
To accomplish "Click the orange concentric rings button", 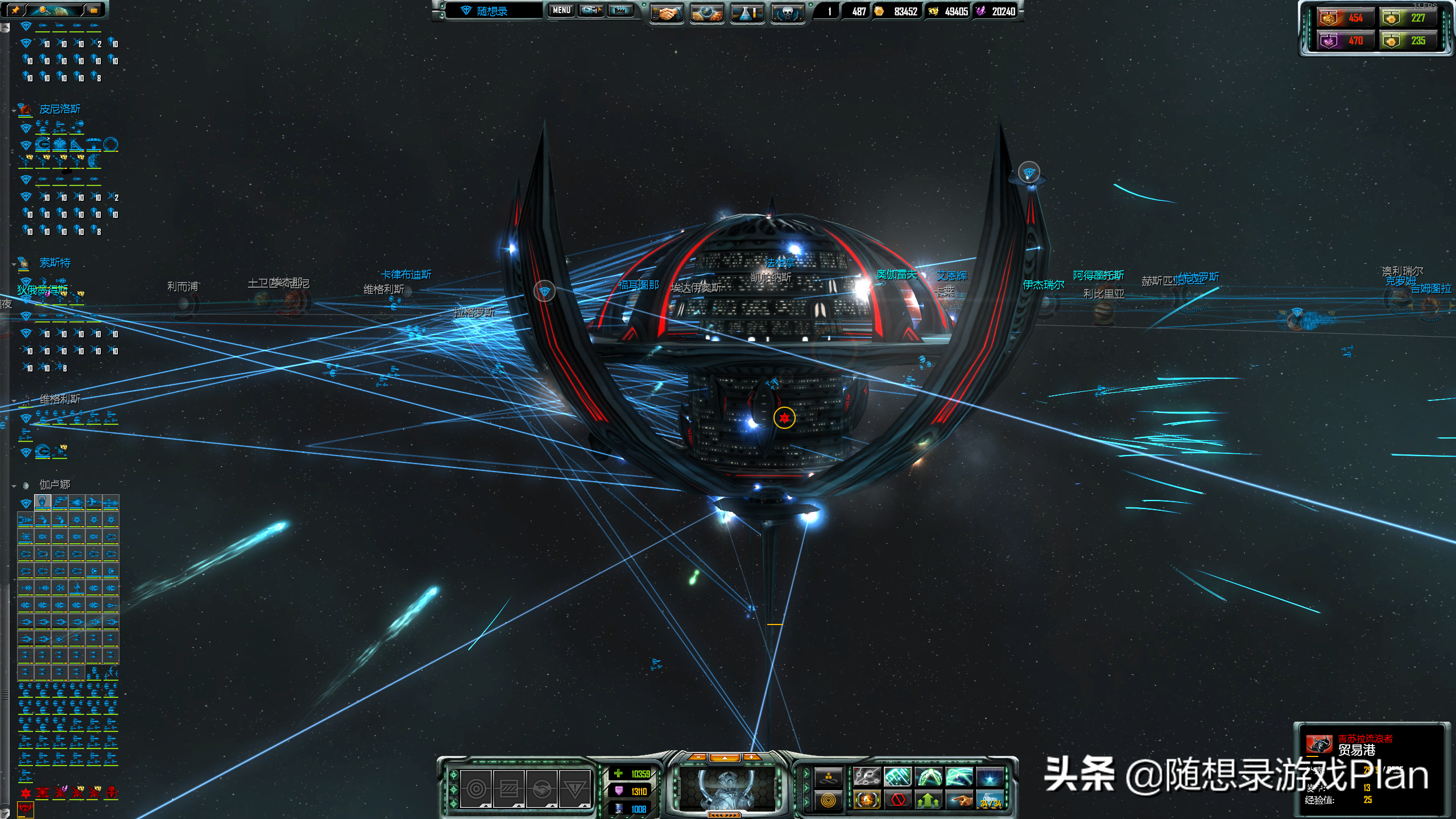I will coord(828,800).
